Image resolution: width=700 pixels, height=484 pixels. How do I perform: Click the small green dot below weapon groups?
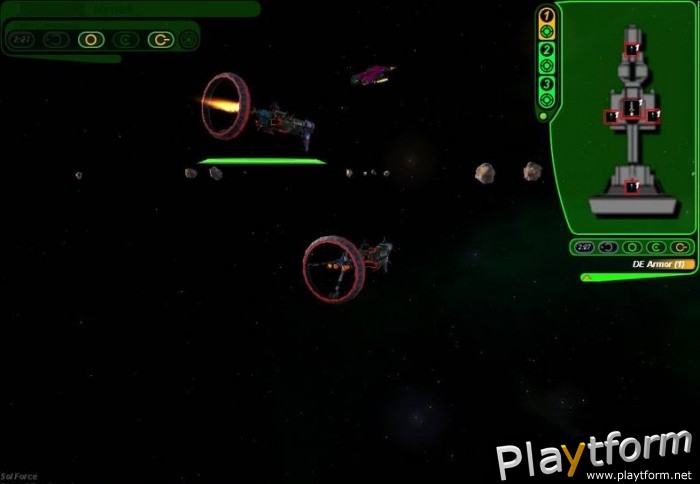[x=543, y=117]
